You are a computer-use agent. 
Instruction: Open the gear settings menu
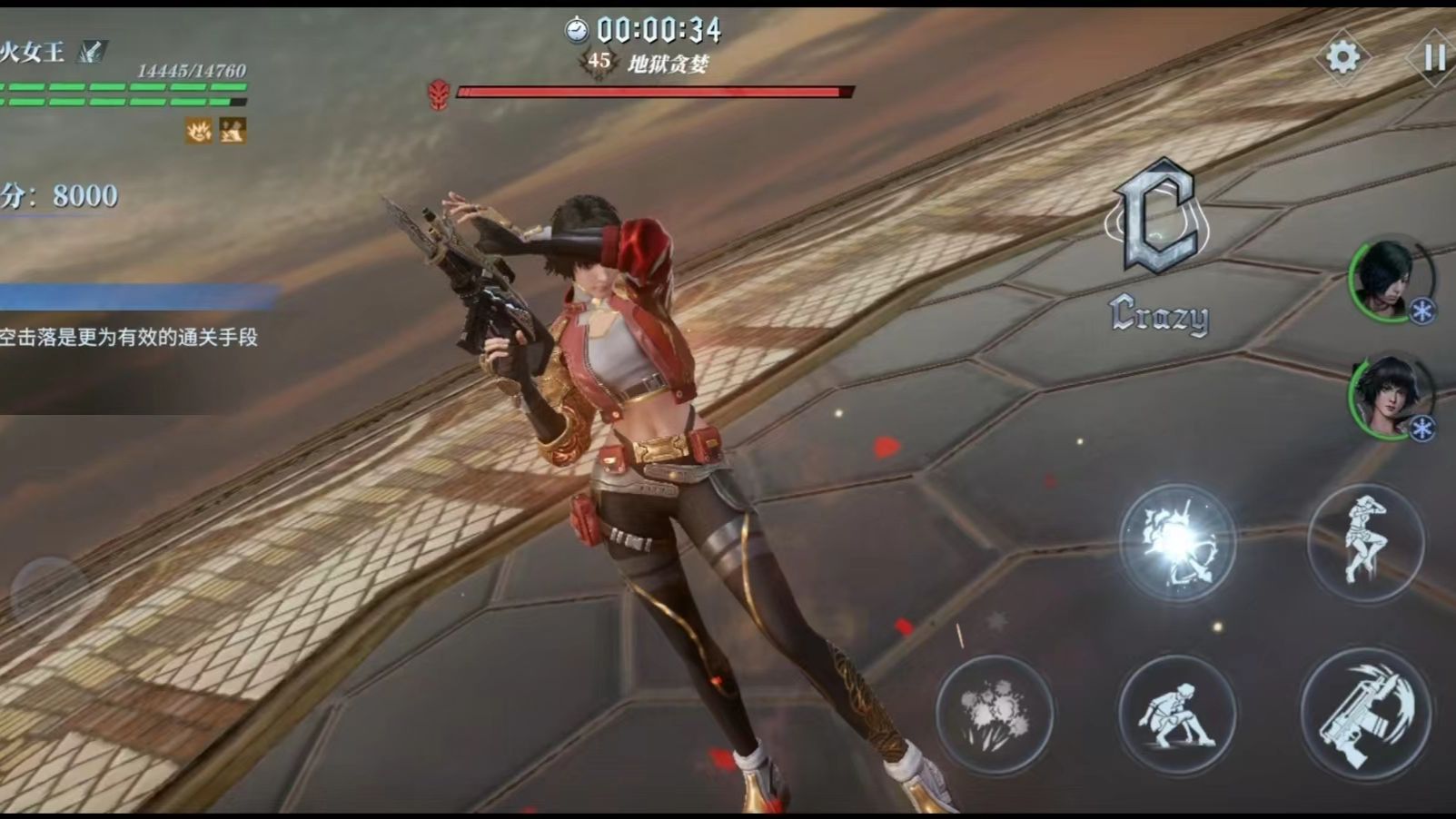click(1342, 58)
